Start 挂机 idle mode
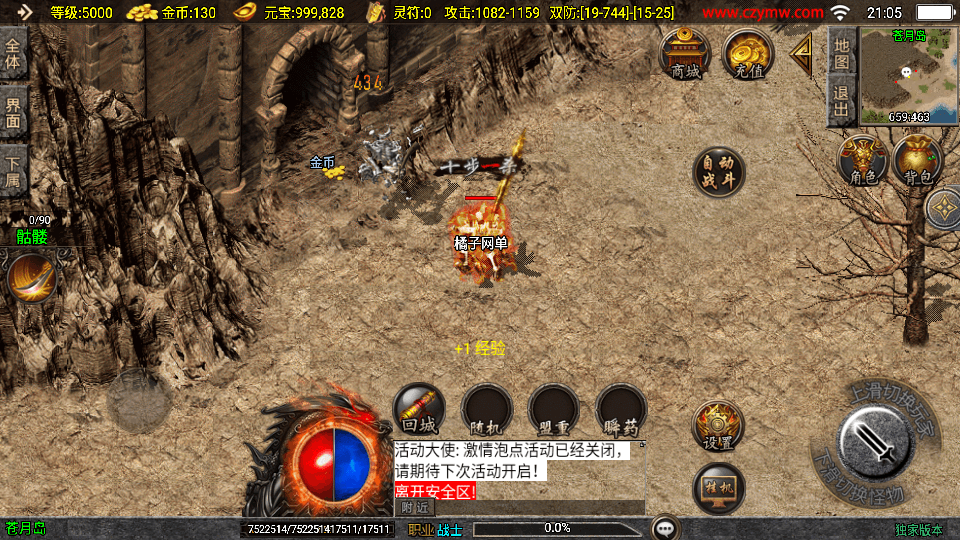The width and height of the screenshot is (960, 540). tap(718, 489)
